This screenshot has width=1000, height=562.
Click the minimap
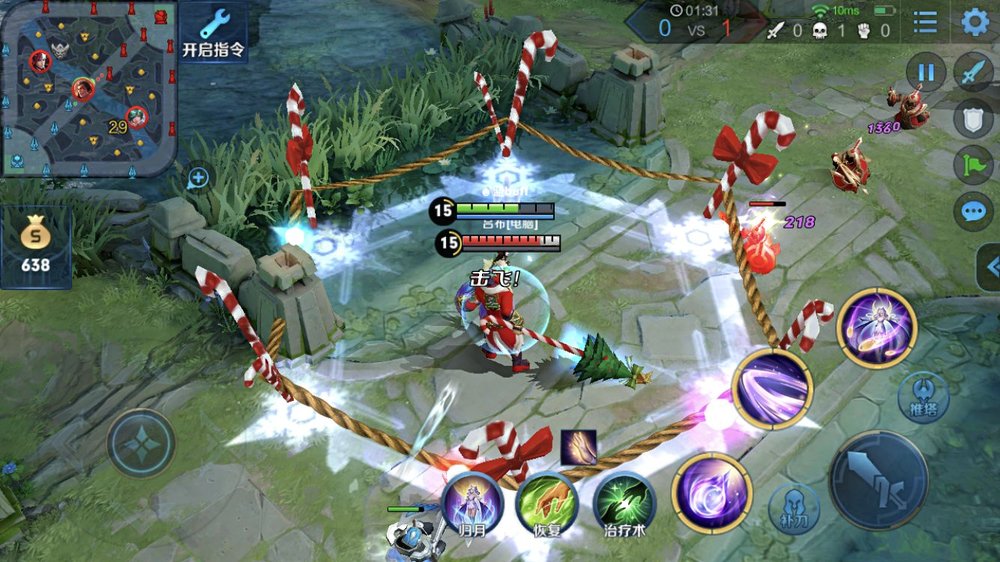89,88
